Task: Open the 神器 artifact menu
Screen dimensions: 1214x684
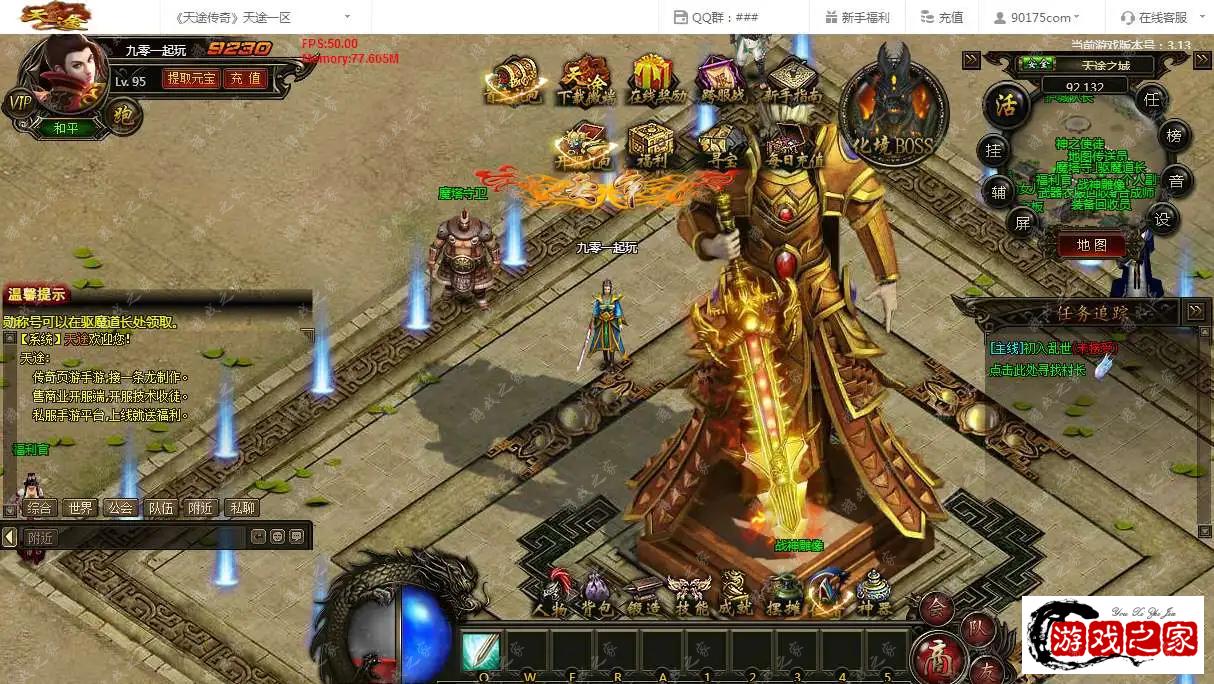Action: click(x=874, y=592)
